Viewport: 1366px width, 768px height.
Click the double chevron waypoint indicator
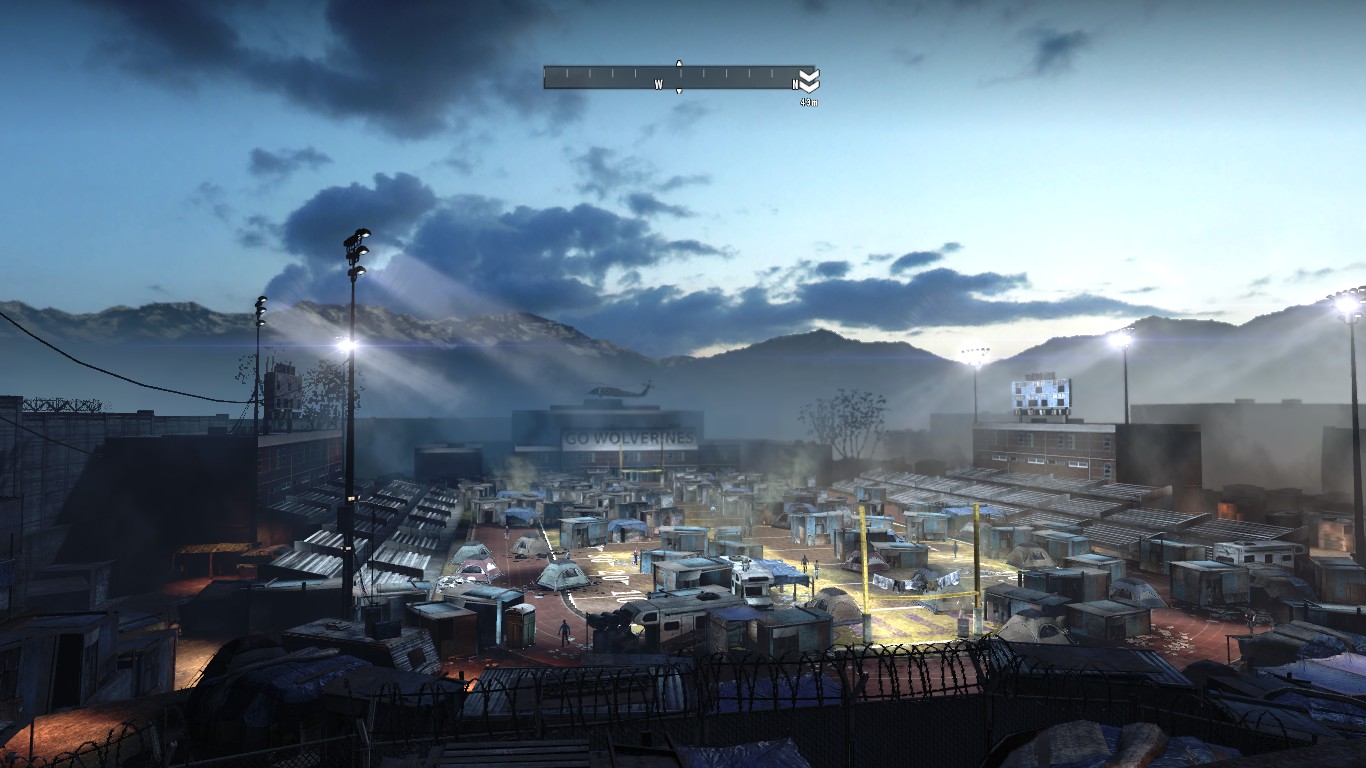click(808, 80)
